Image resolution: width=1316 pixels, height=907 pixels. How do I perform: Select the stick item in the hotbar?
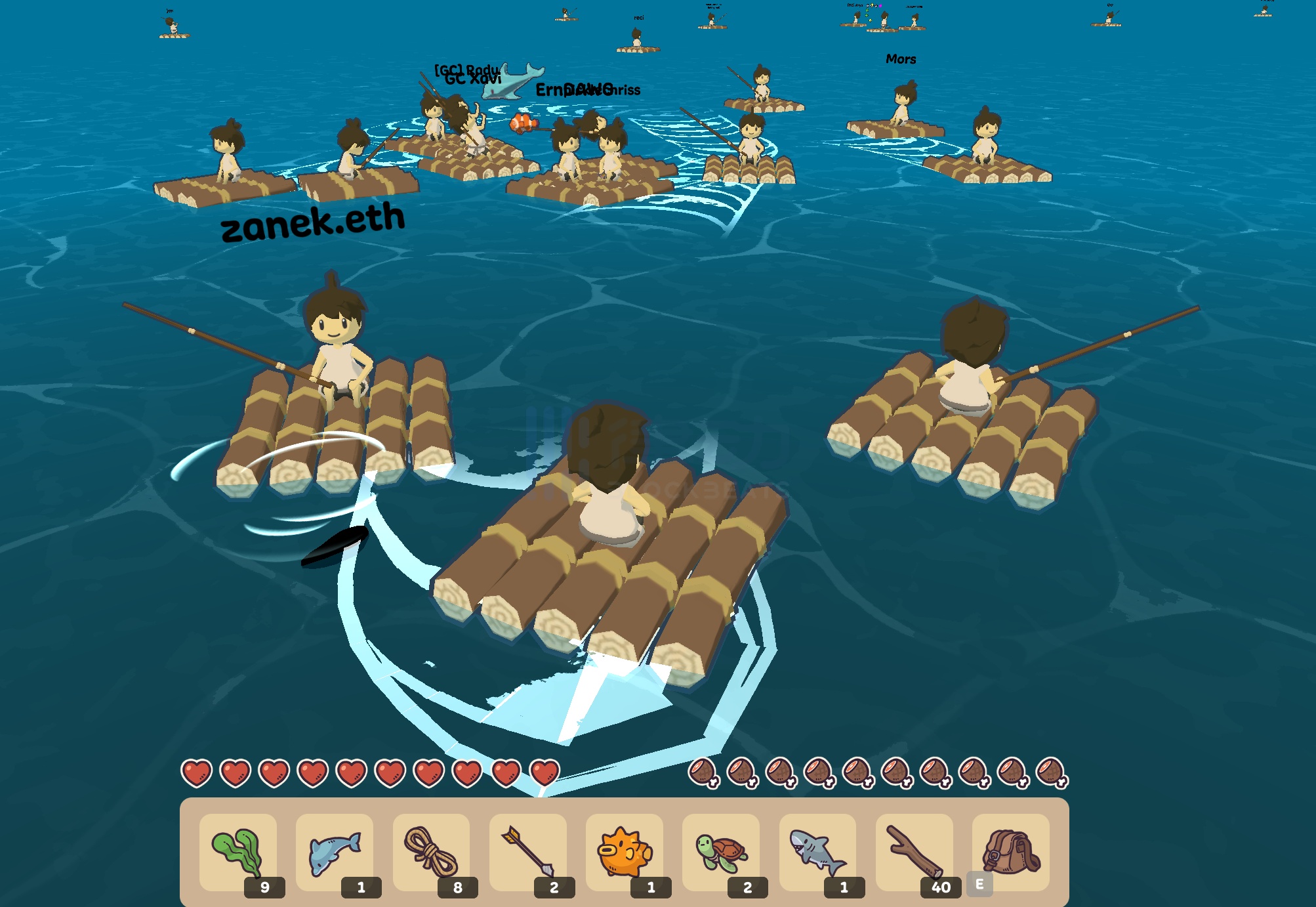coord(917,851)
